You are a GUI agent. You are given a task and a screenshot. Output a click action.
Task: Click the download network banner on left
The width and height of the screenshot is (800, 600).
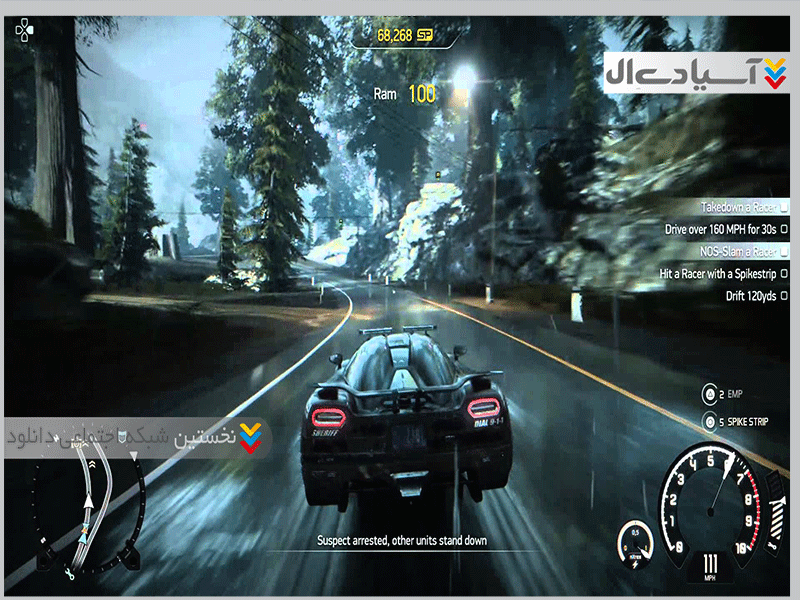pos(135,438)
